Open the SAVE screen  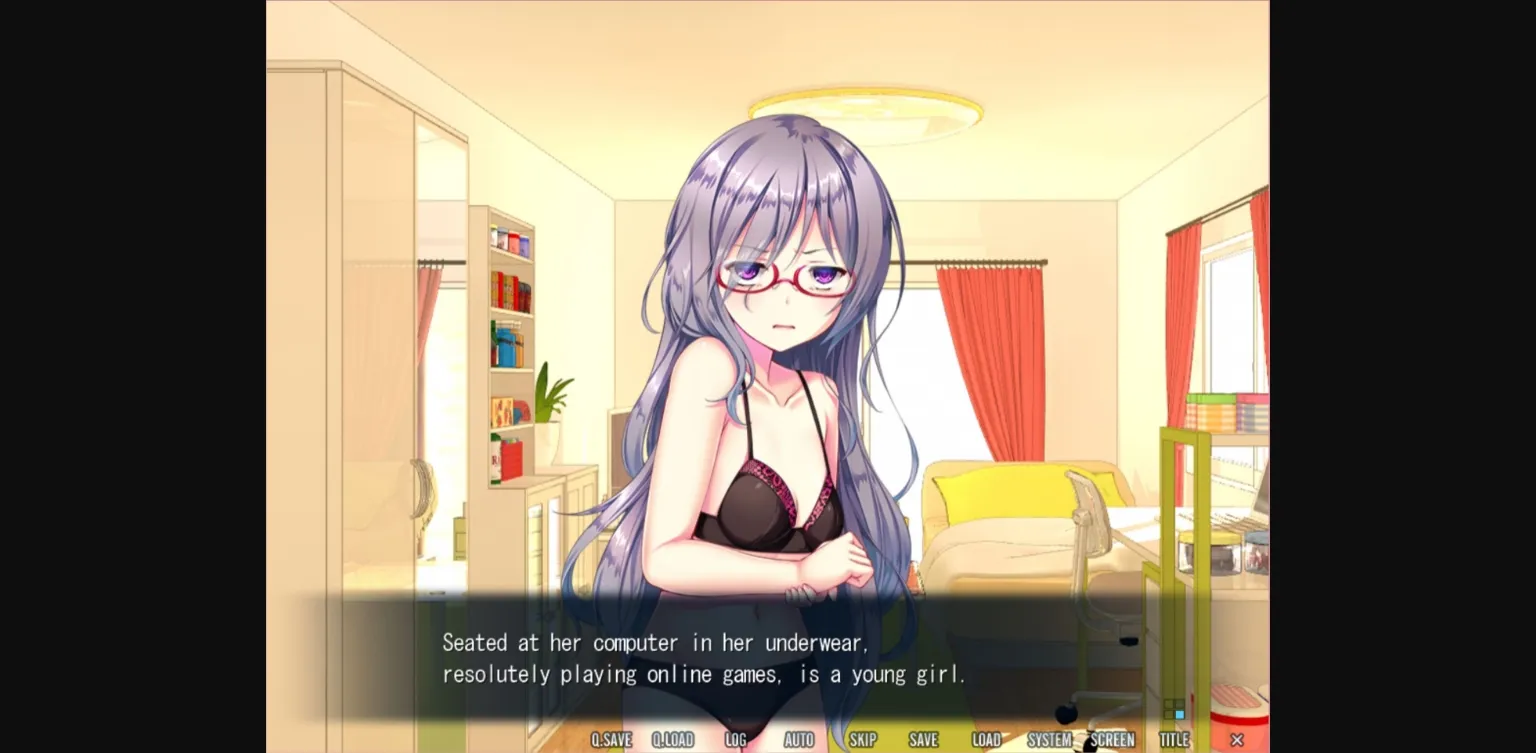[x=923, y=739]
